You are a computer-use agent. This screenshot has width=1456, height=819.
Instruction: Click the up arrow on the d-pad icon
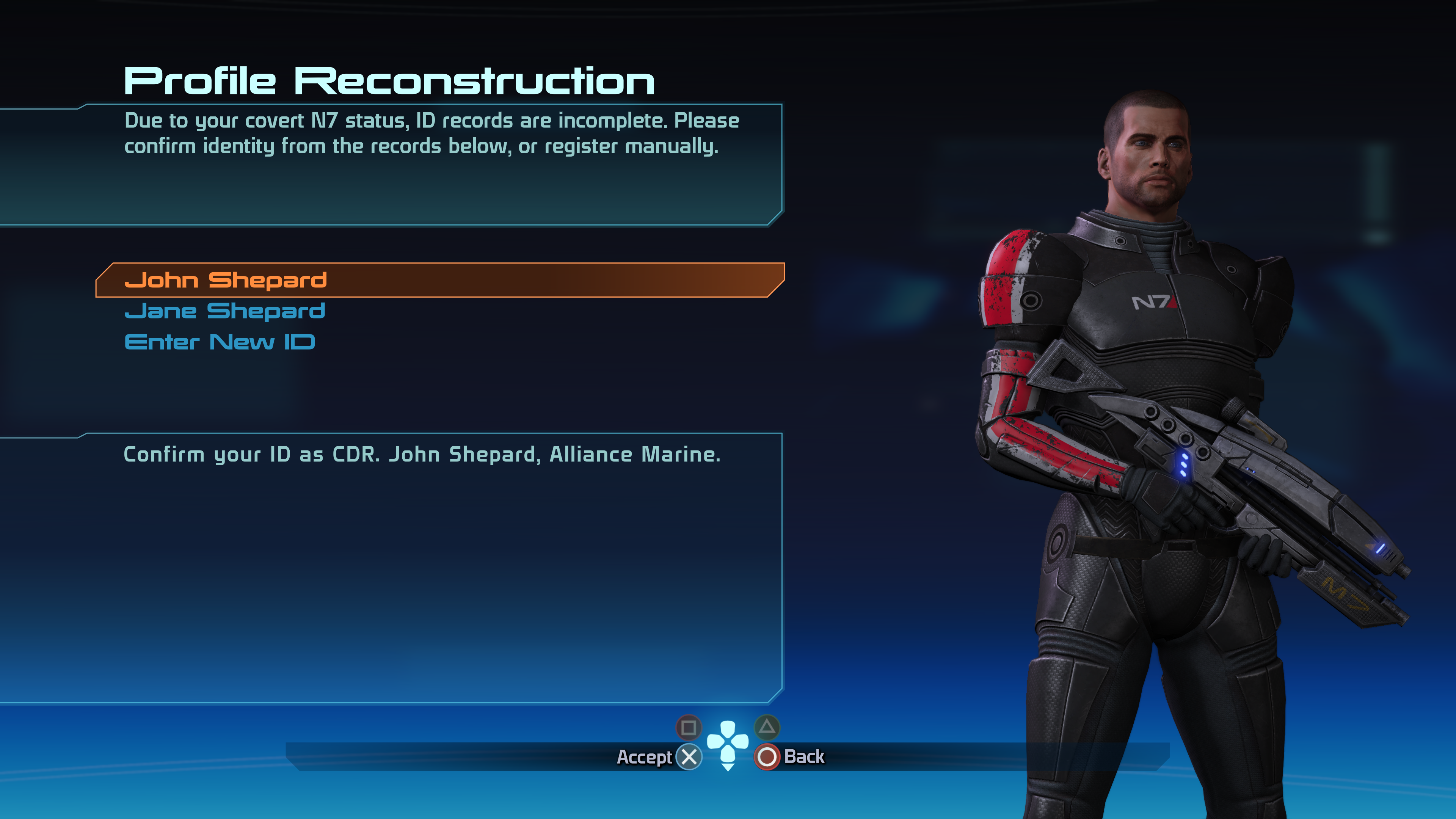click(728, 729)
